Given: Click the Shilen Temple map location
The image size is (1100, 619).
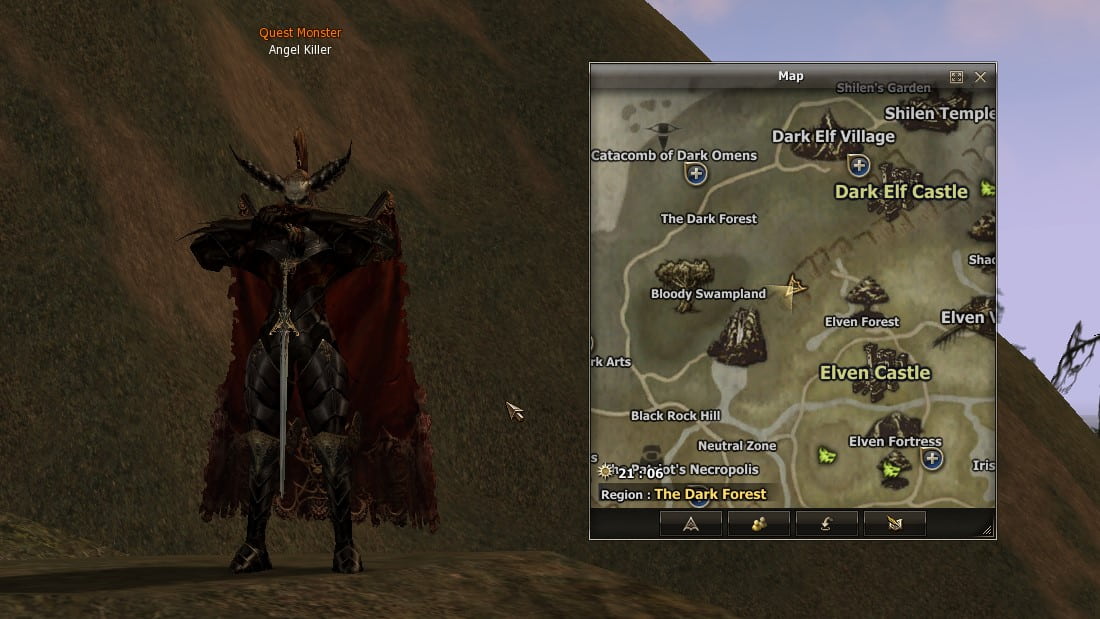Looking at the screenshot, I should [x=938, y=113].
